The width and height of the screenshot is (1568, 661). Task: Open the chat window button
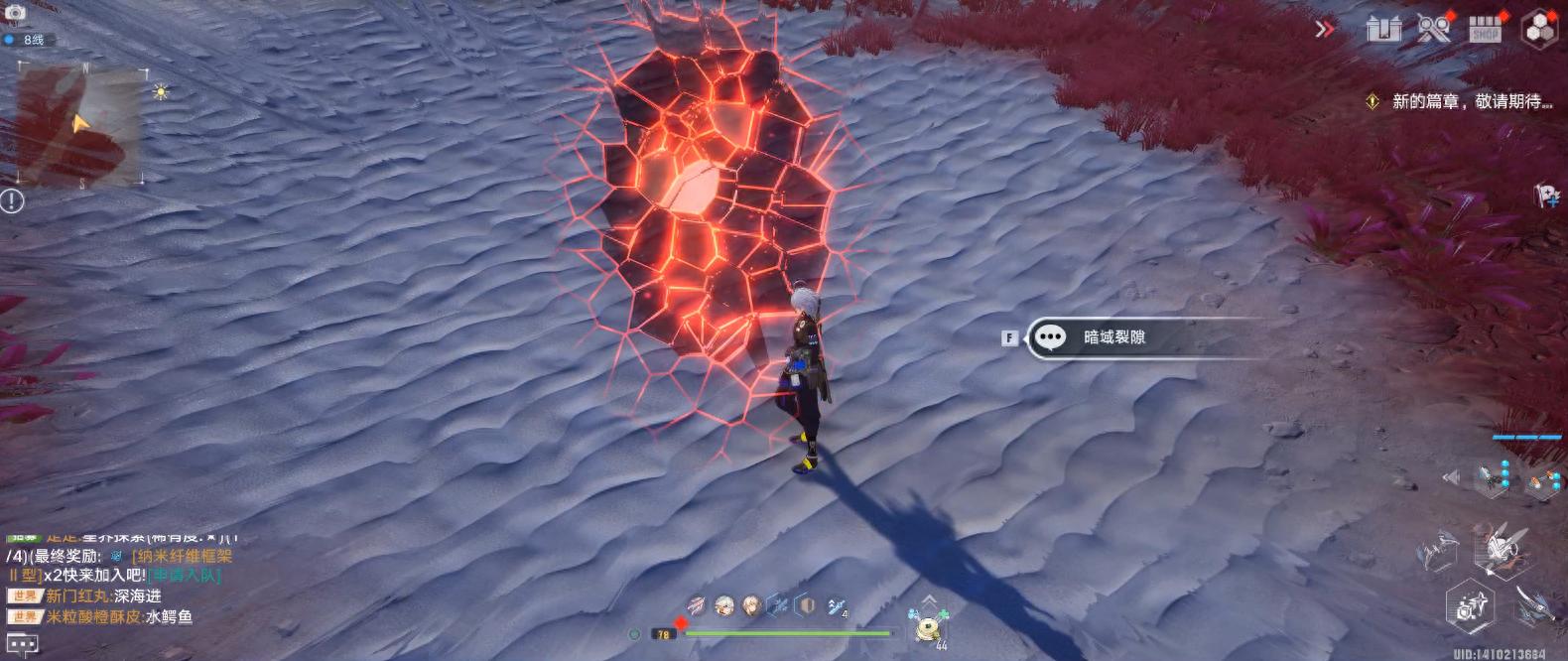[x=22, y=645]
